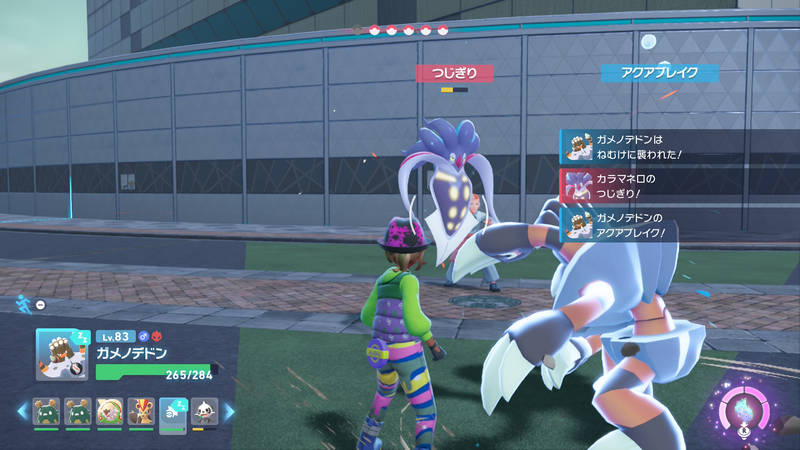Toggle the blue running figure icon
The width and height of the screenshot is (800, 450).
[x=22, y=302]
